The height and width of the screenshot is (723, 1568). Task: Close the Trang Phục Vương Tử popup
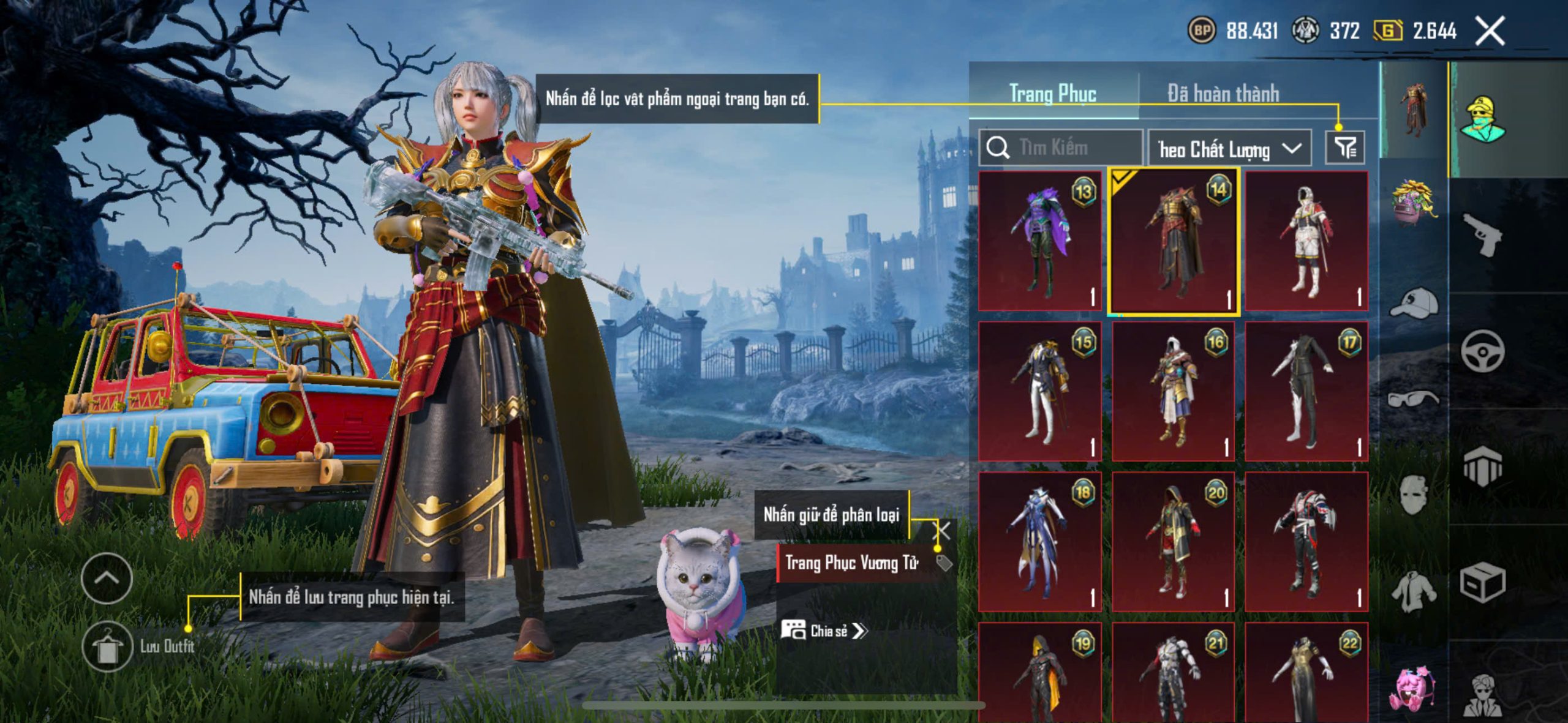pos(941,531)
